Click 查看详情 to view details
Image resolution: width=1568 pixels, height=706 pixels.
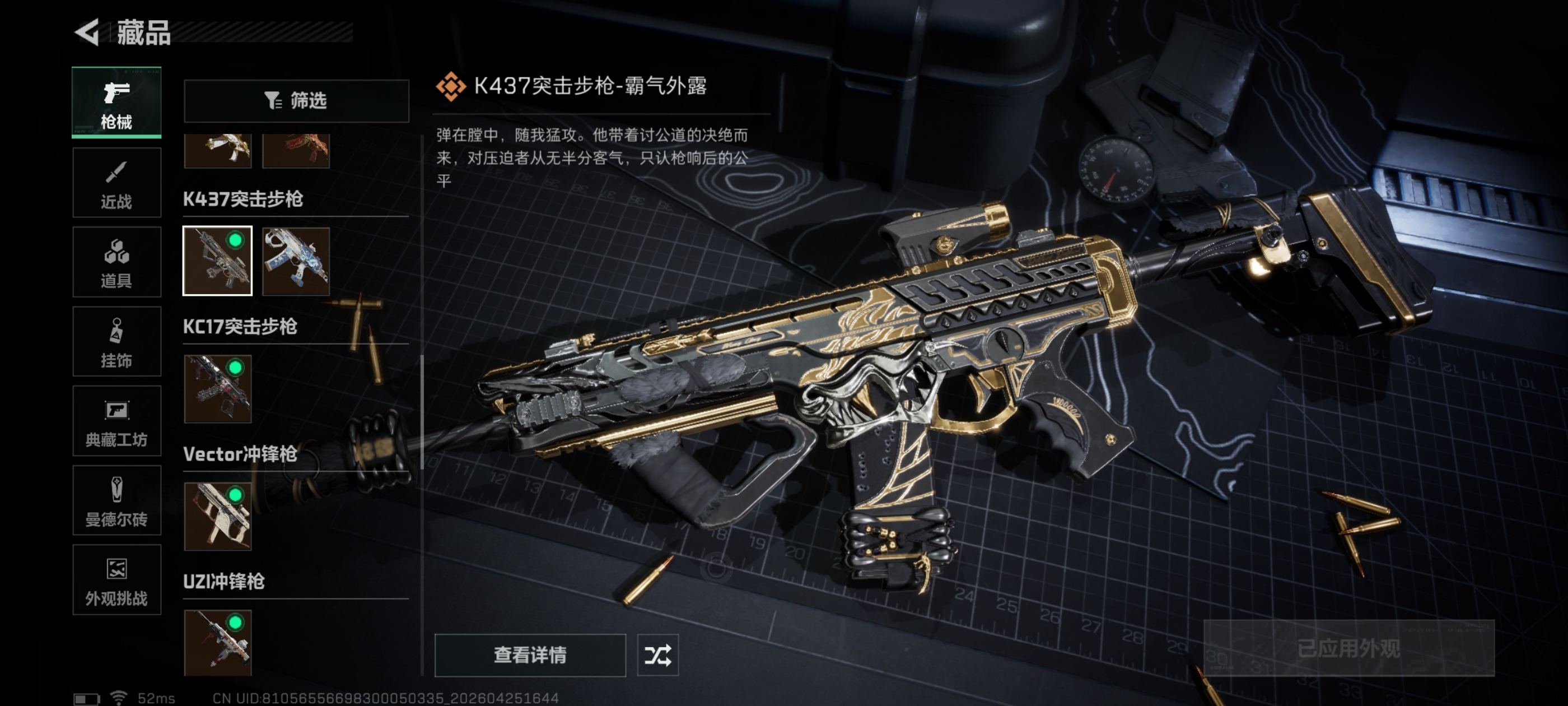click(x=530, y=655)
